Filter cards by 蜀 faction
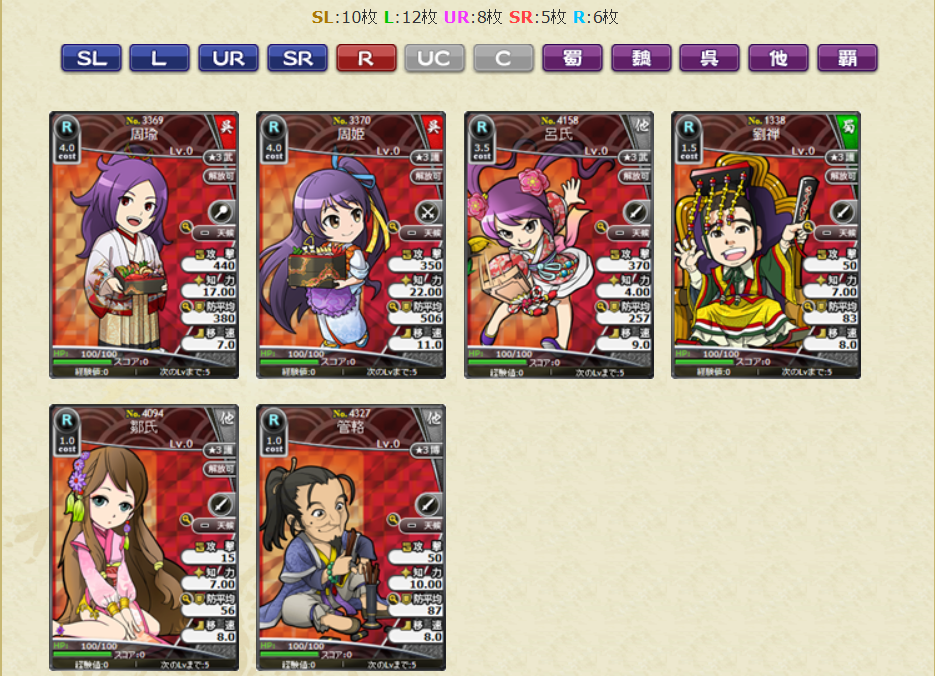The height and width of the screenshot is (676, 935). coord(572,58)
